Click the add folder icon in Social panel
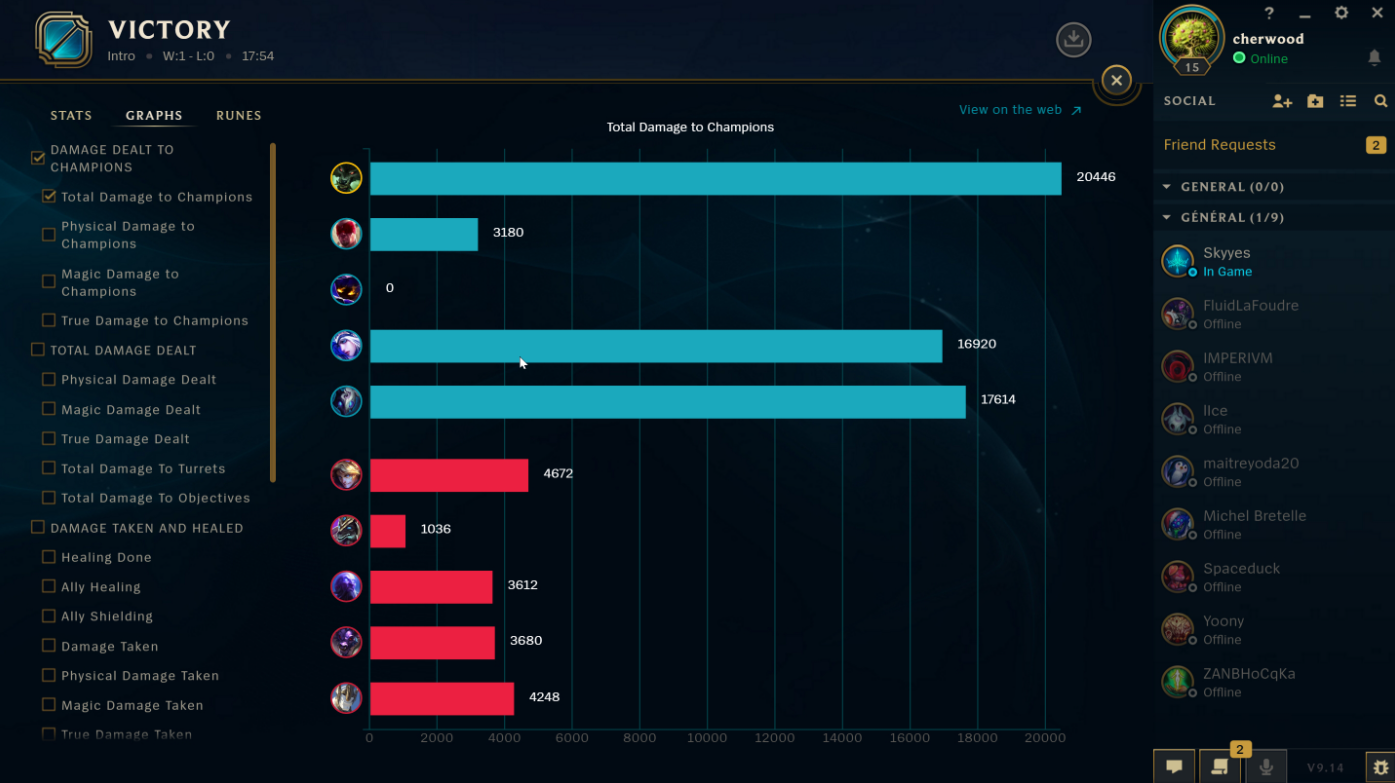 pos(1314,100)
